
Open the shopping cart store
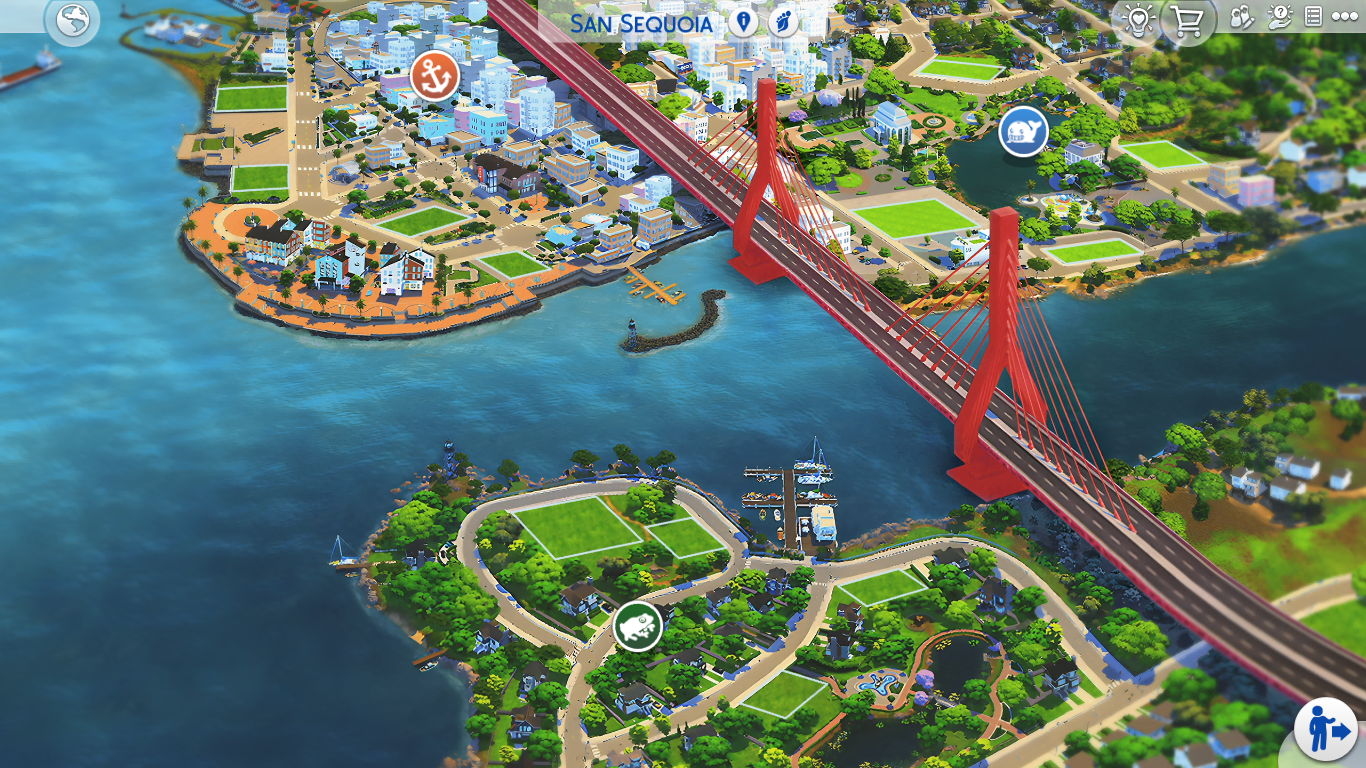[1187, 19]
